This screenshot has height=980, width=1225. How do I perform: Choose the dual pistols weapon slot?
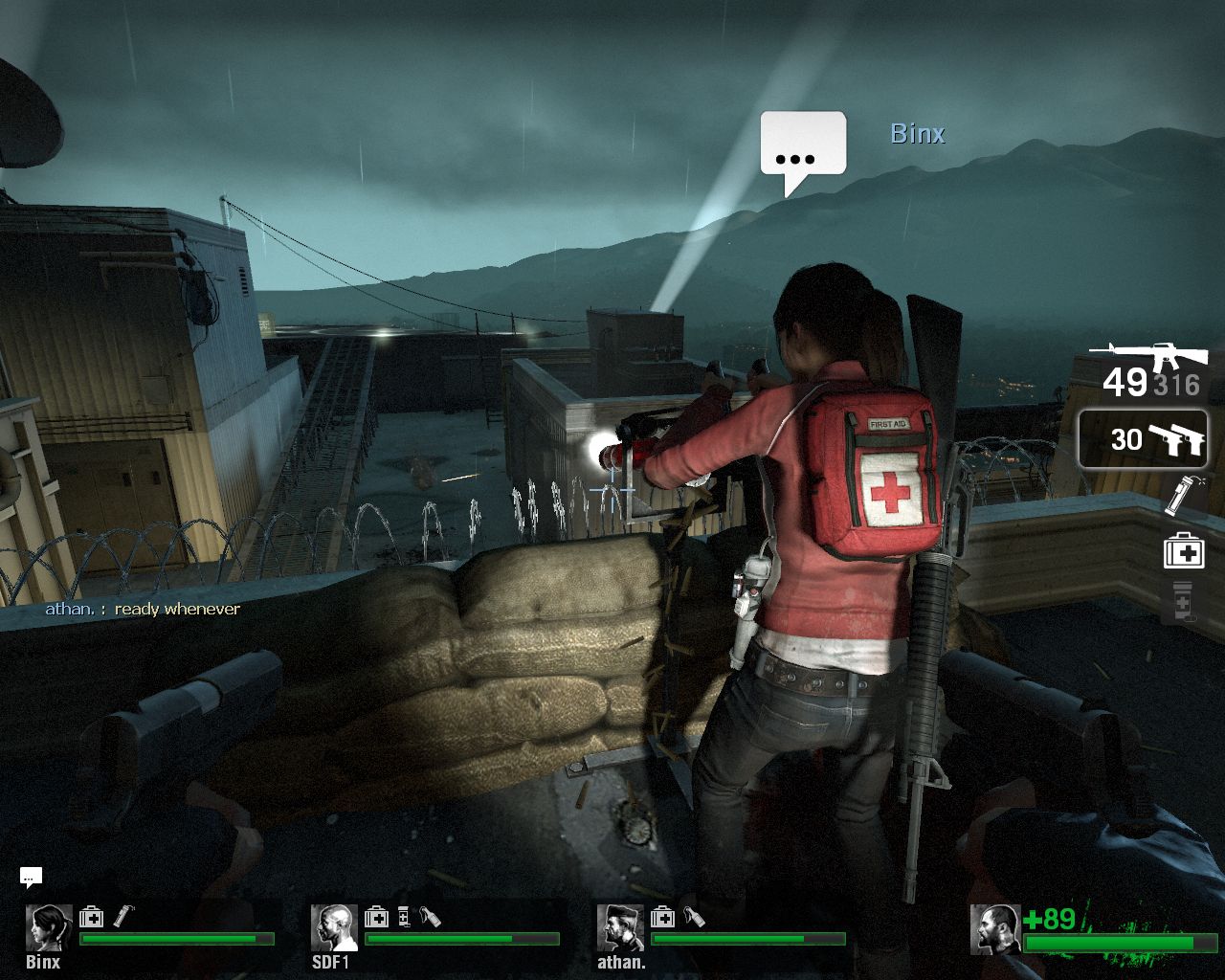[x=1143, y=439]
